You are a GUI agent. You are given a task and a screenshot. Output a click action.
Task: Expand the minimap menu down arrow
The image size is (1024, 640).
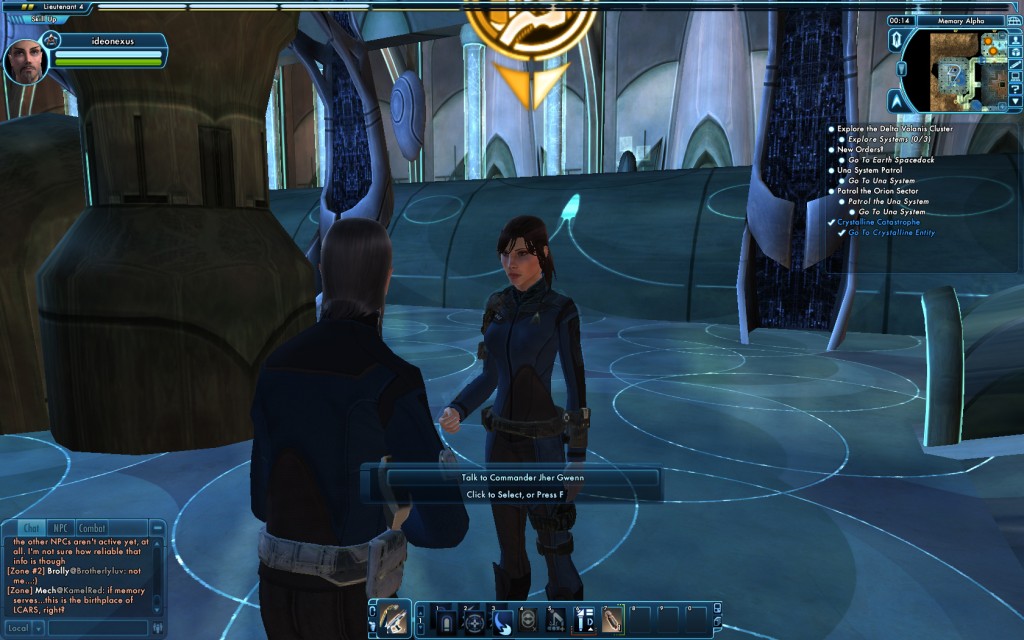tap(1014, 102)
